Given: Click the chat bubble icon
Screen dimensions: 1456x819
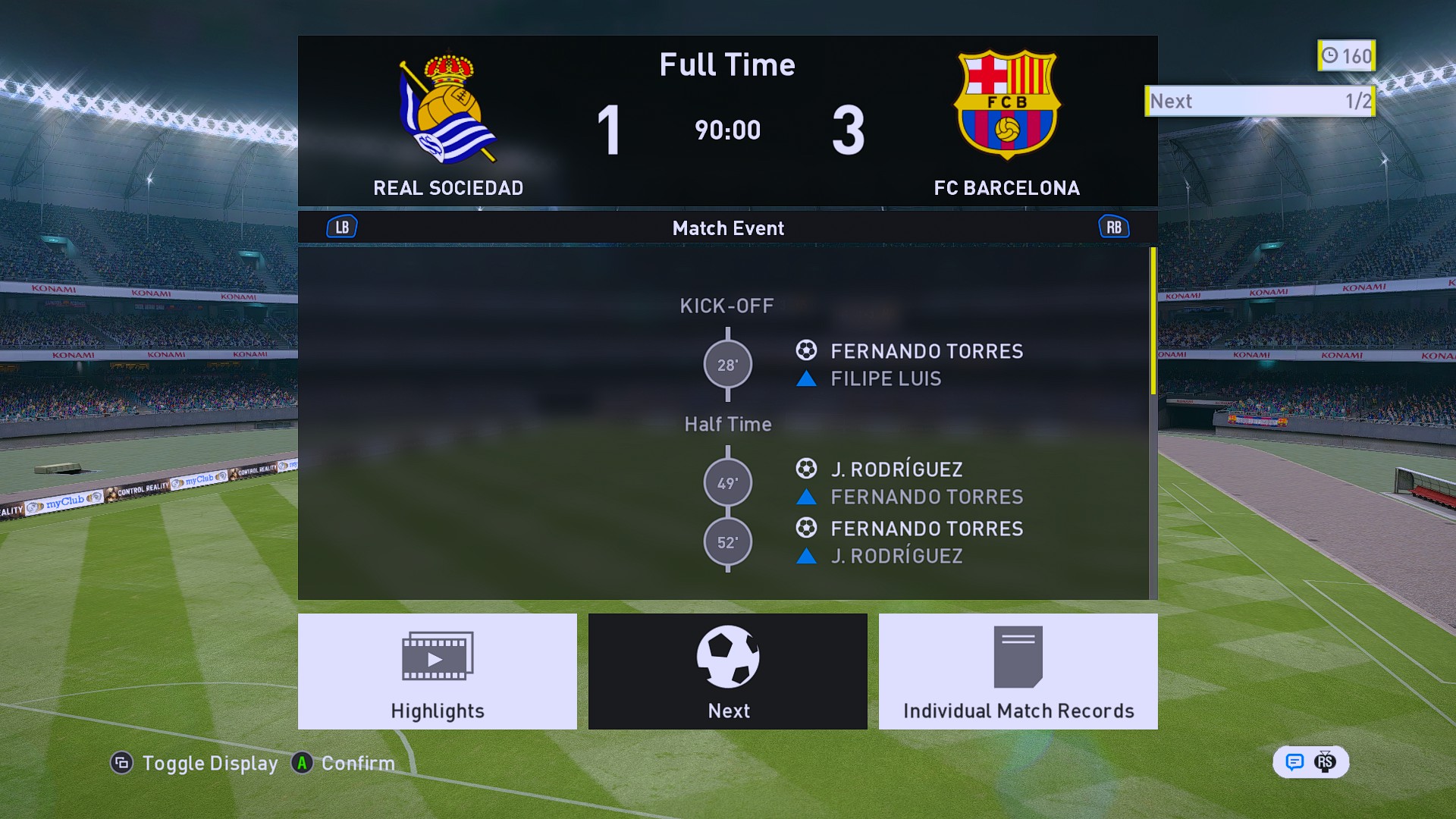Looking at the screenshot, I should (x=1294, y=761).
